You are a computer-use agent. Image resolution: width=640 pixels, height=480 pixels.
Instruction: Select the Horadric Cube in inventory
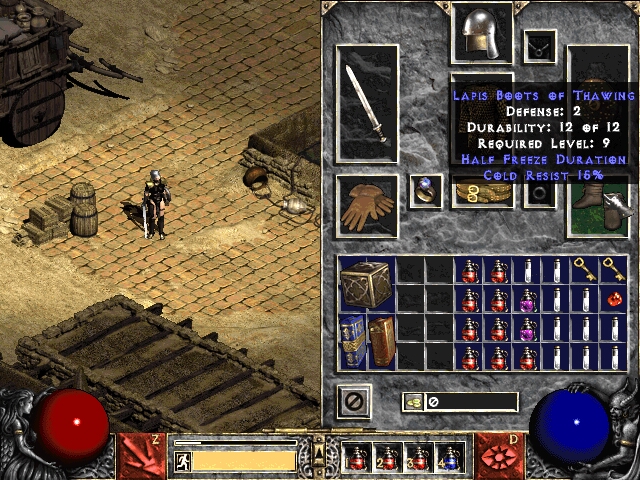click(367, 284)
